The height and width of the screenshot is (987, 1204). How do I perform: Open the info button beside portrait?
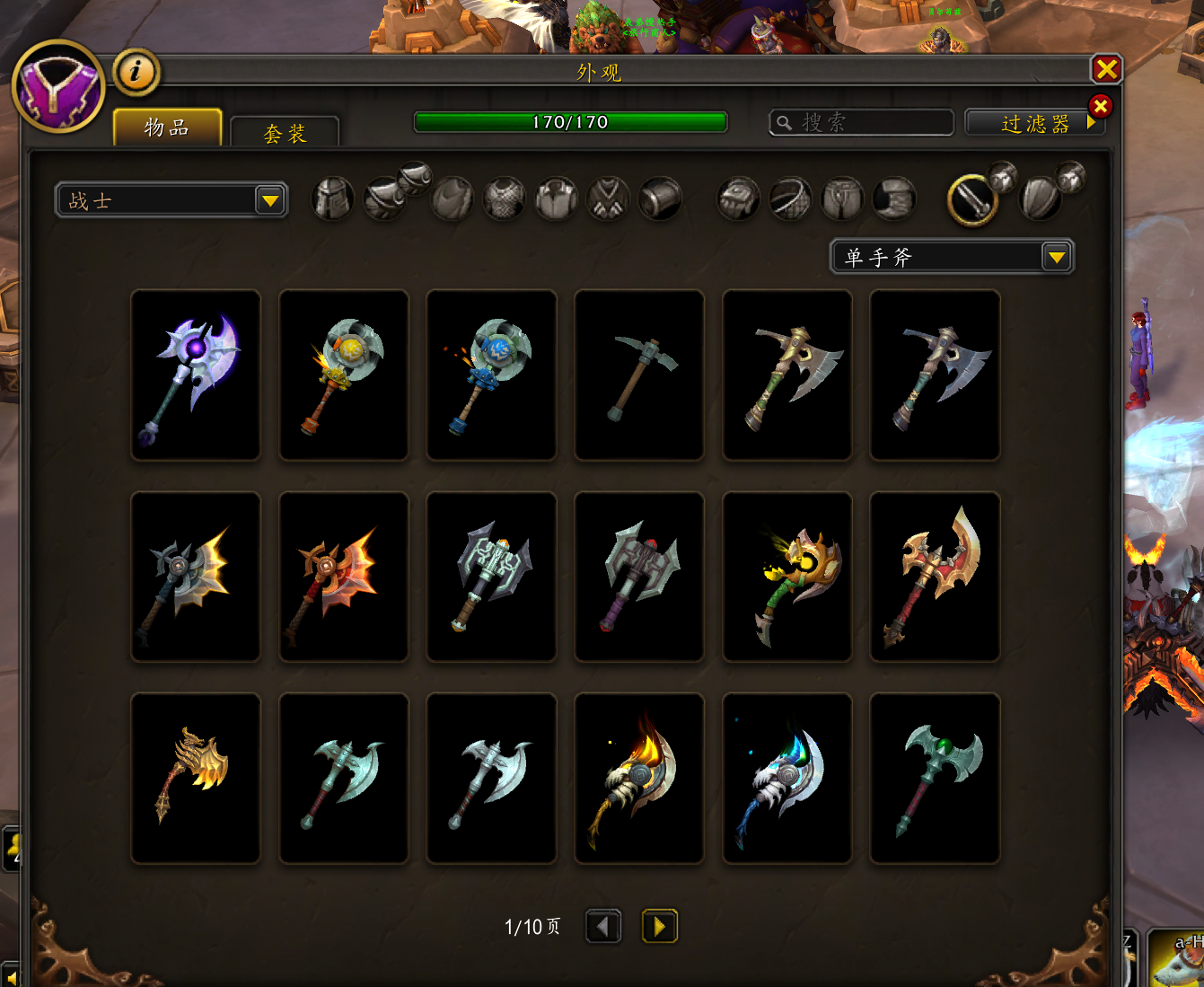(x=136, y=72)
